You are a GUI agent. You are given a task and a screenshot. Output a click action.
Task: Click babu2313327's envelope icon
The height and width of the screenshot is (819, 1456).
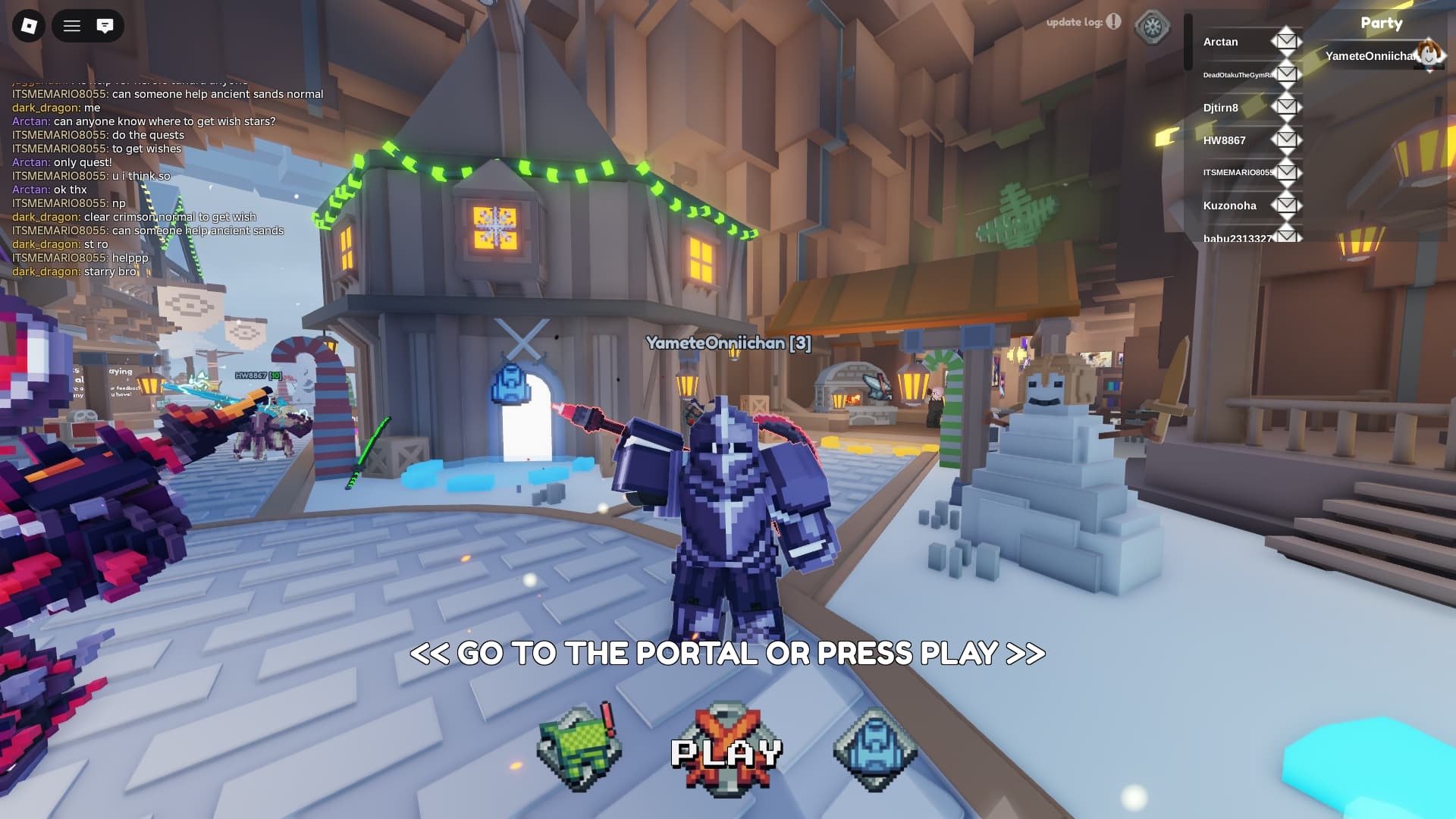[1287, 237]
